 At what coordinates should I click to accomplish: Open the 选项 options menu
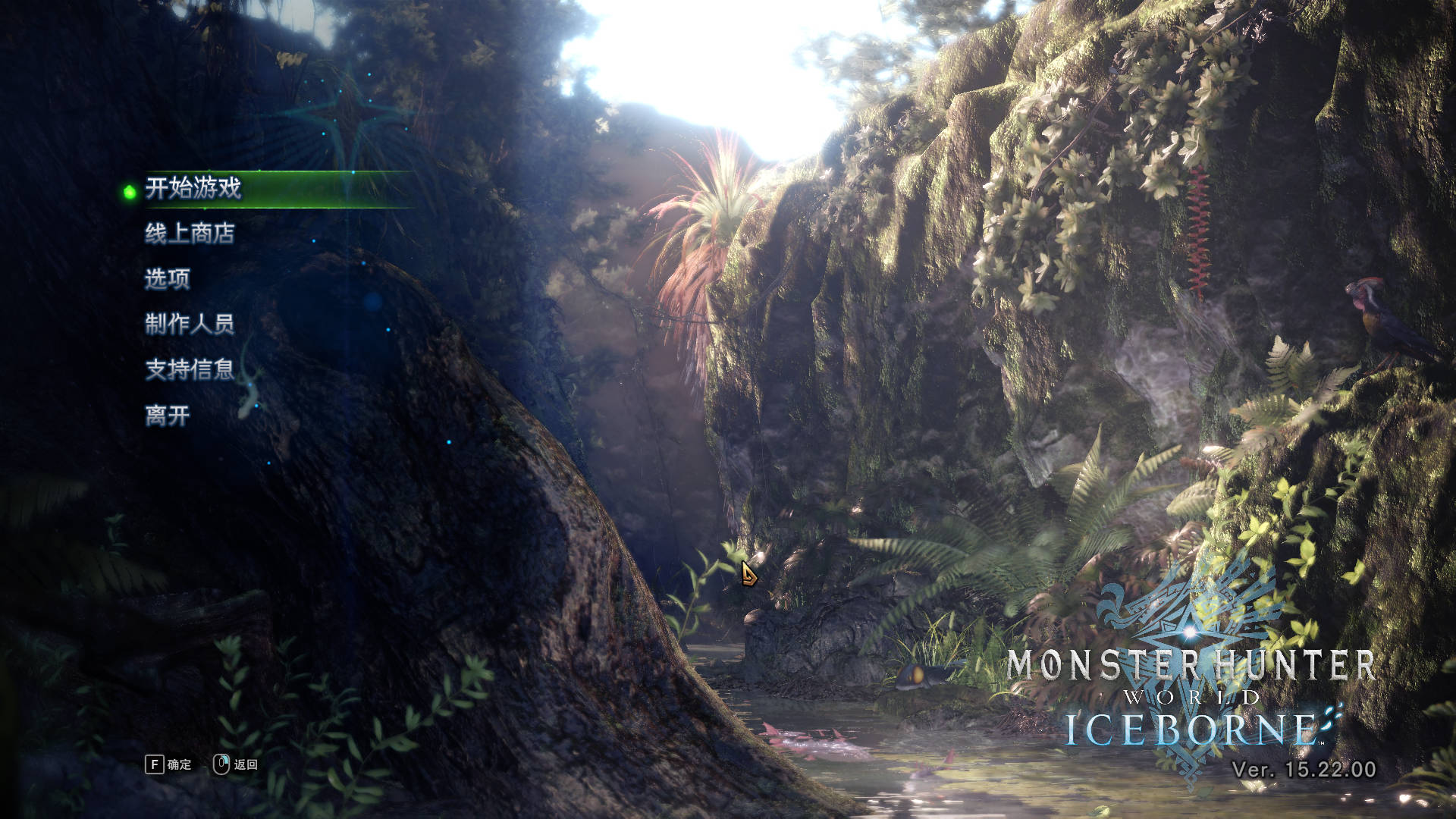[x=167, y=278]
